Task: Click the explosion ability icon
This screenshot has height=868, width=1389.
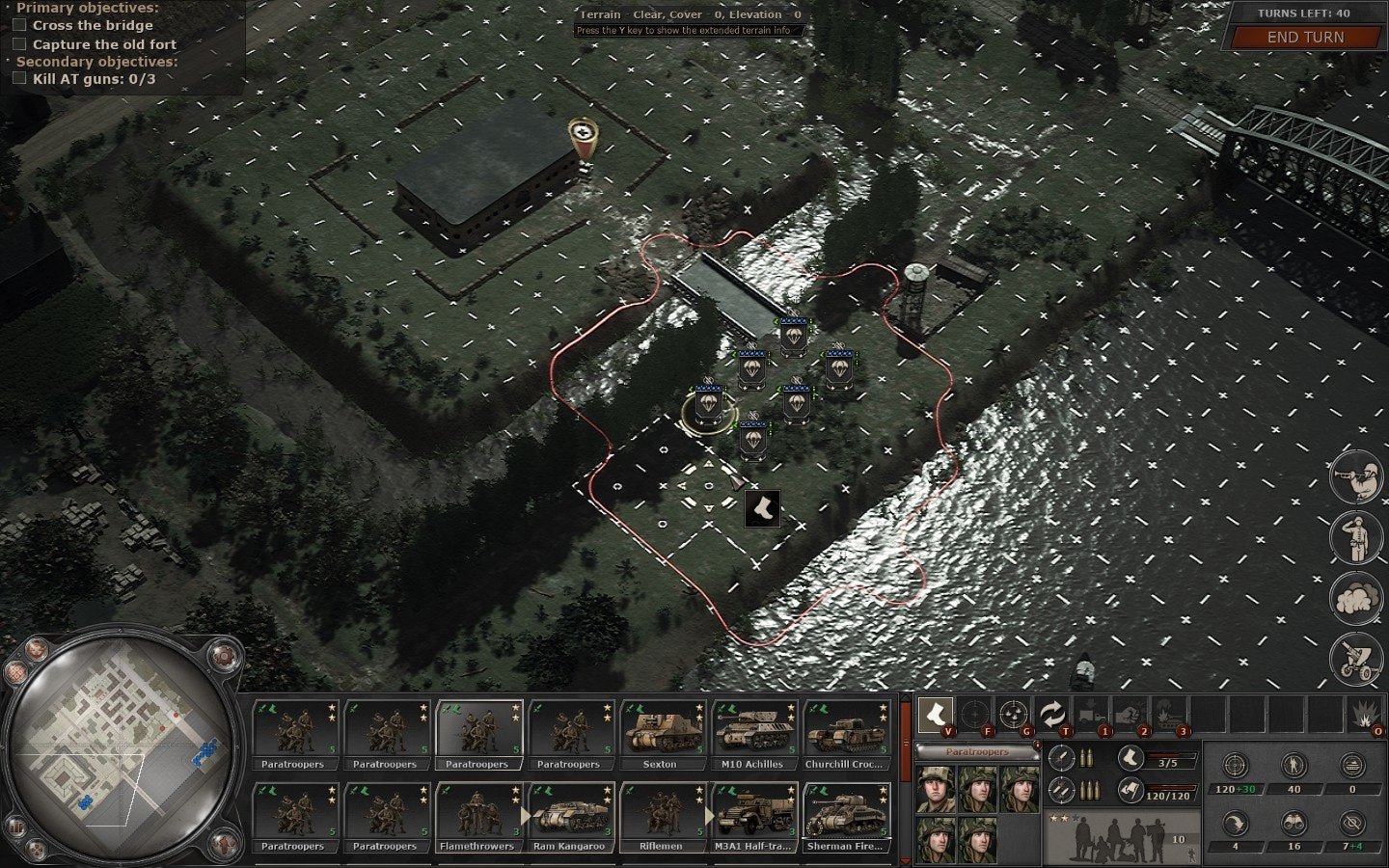Action: [x=1363, y=715]
